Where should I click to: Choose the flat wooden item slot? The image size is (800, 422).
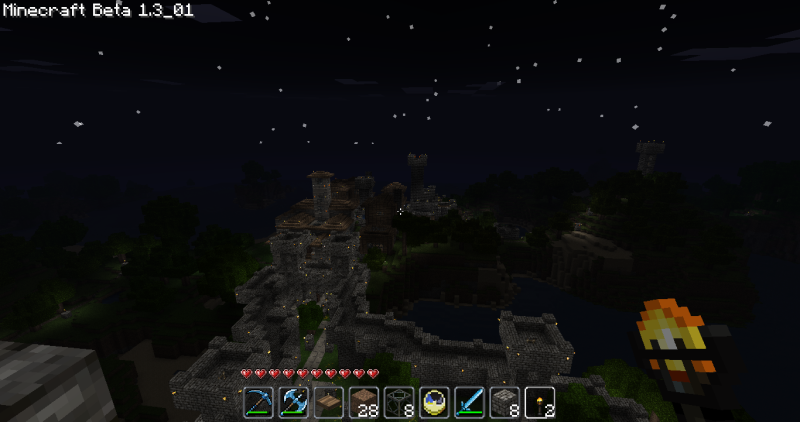328,402
